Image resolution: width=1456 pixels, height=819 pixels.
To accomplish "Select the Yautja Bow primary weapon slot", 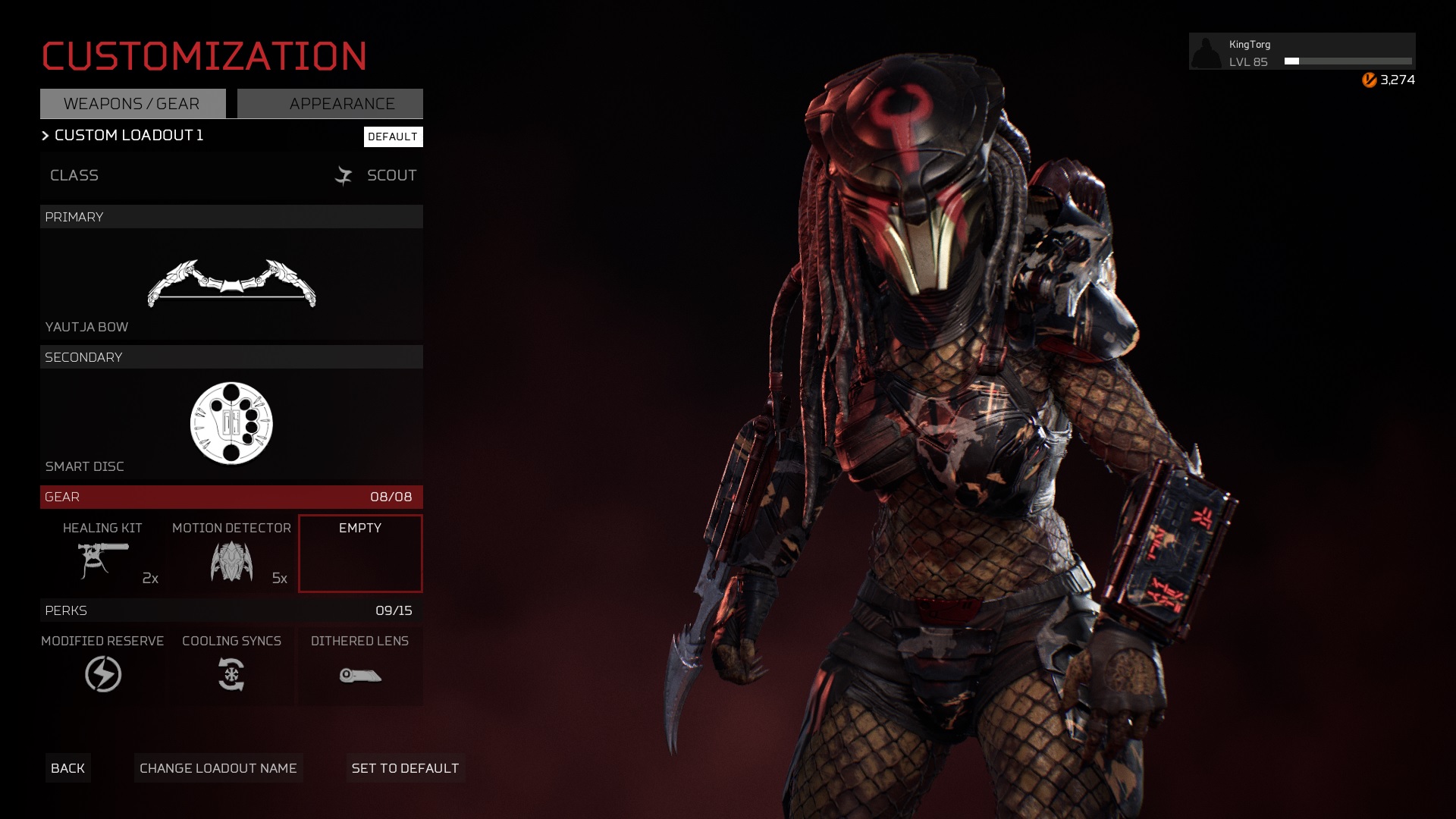I will click(x=231, y=284).
